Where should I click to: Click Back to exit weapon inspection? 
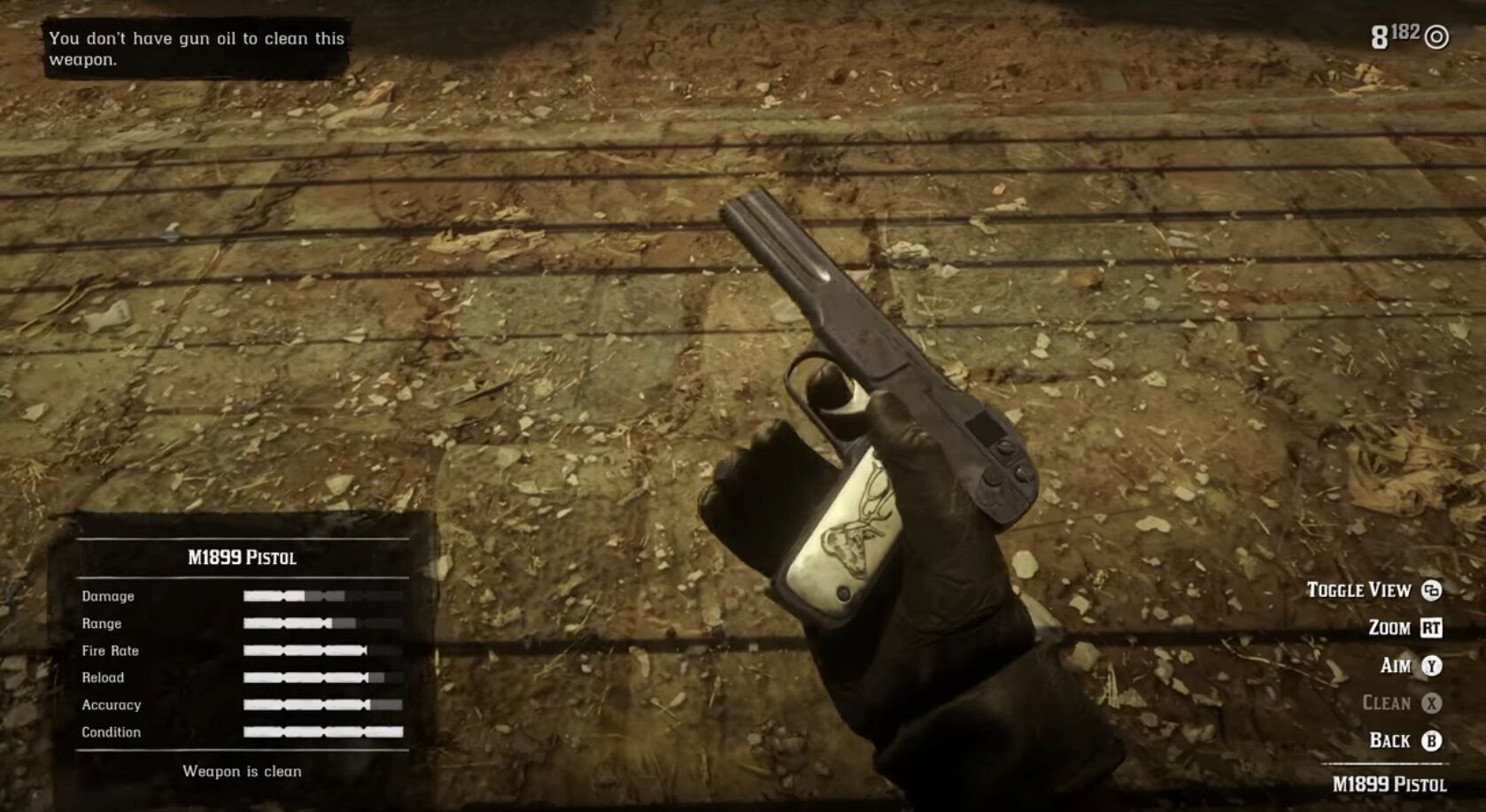(x=1390, y=740)
